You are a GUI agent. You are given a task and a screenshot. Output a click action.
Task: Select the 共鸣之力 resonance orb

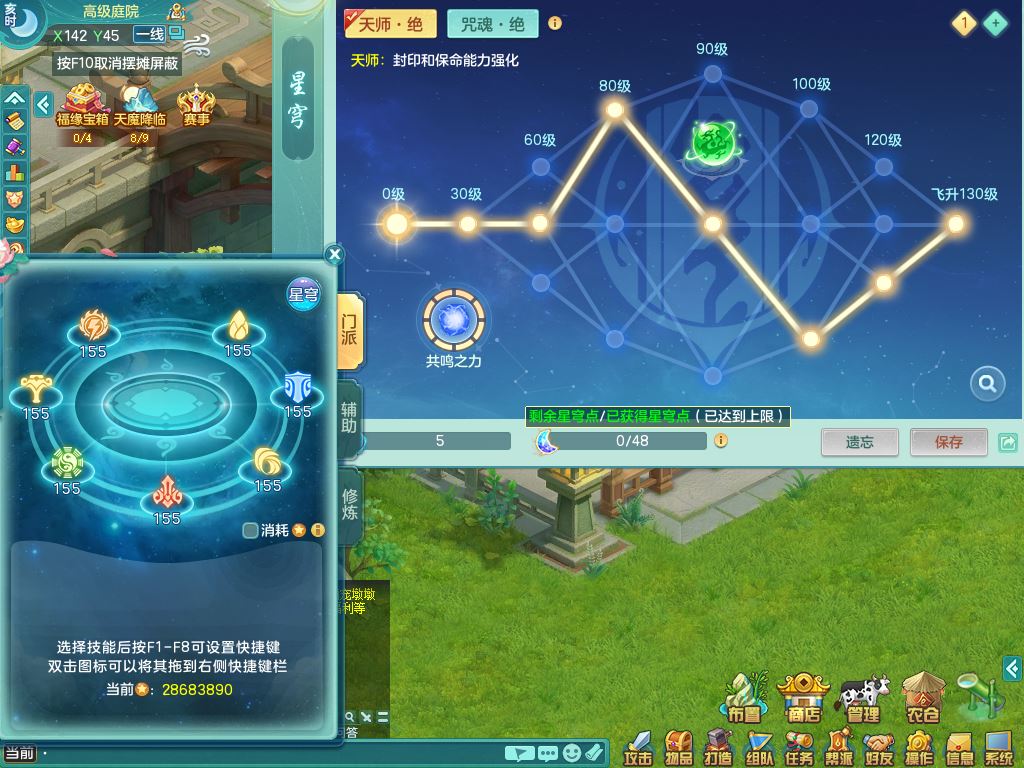point(455,320)
